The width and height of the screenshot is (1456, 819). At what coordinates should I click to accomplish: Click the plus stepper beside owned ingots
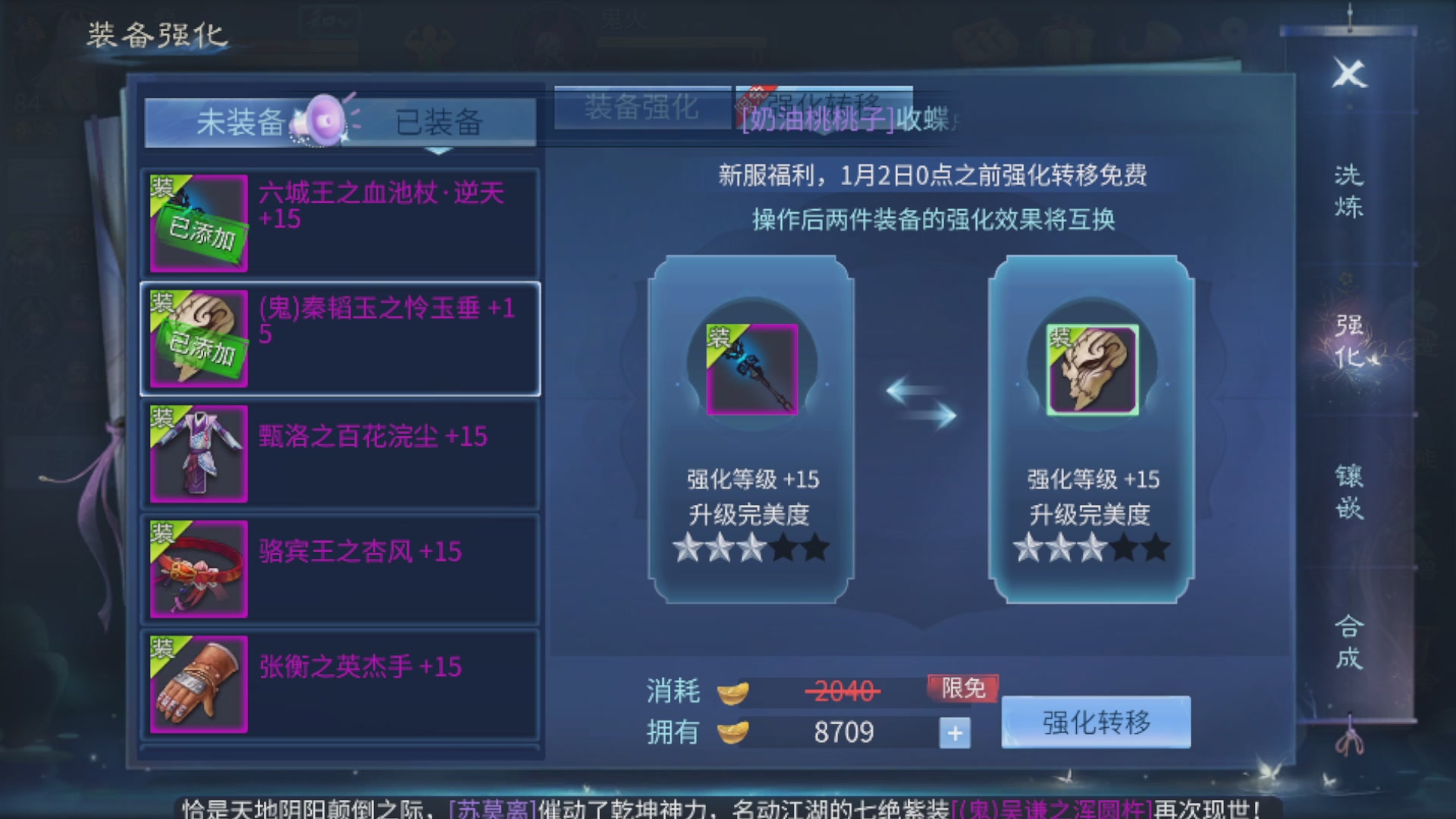956,733
